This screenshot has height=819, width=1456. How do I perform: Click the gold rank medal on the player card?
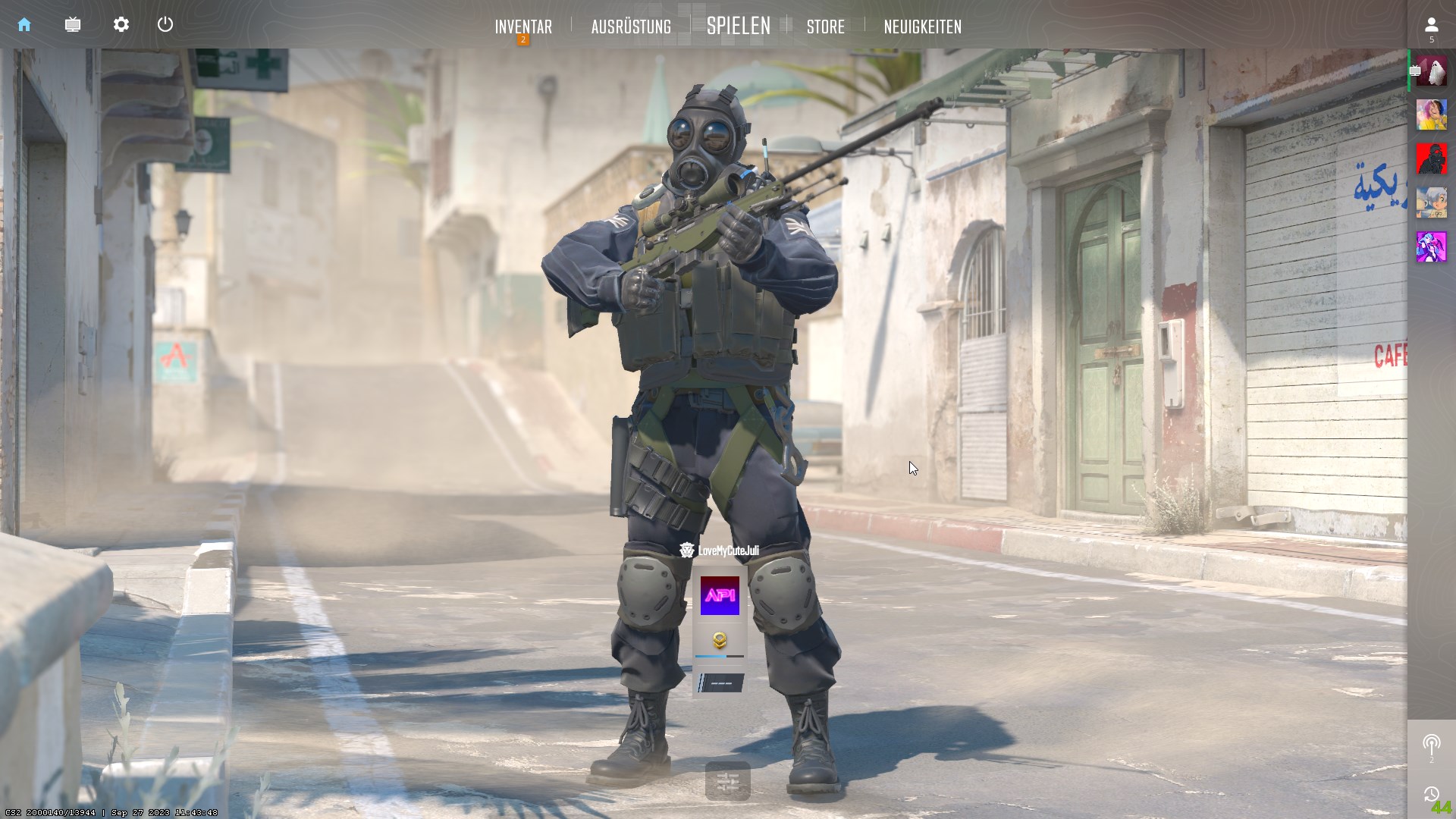pyautogui.click(x=719, y=641)
